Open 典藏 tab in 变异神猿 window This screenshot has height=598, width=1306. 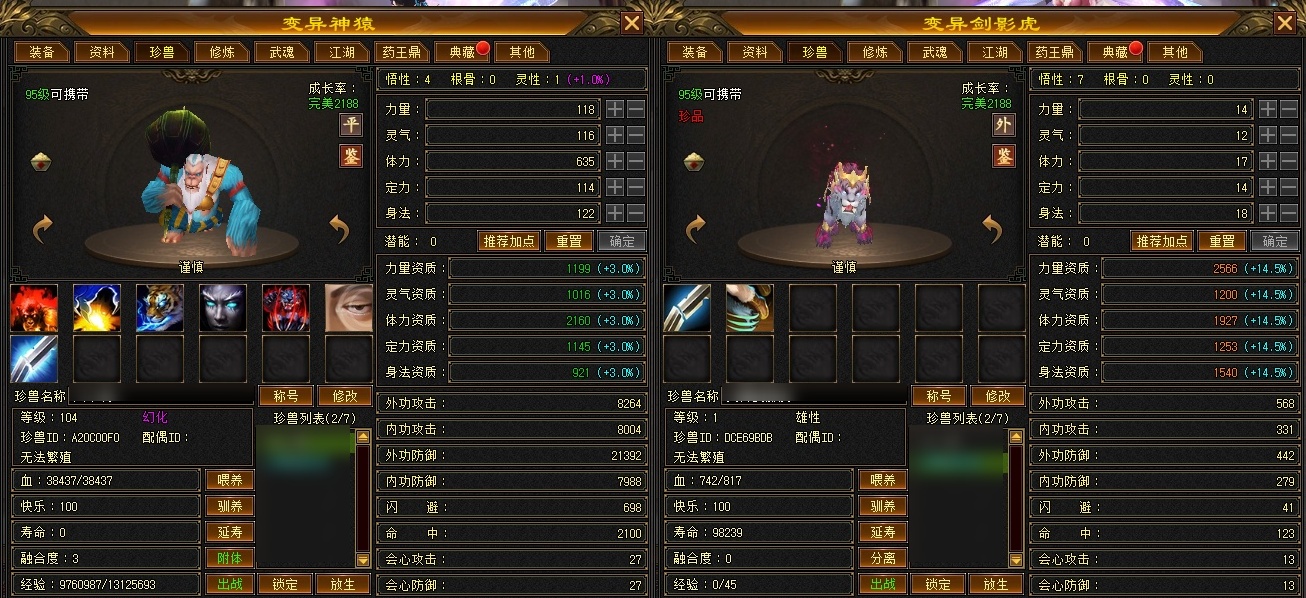point(461,52)
